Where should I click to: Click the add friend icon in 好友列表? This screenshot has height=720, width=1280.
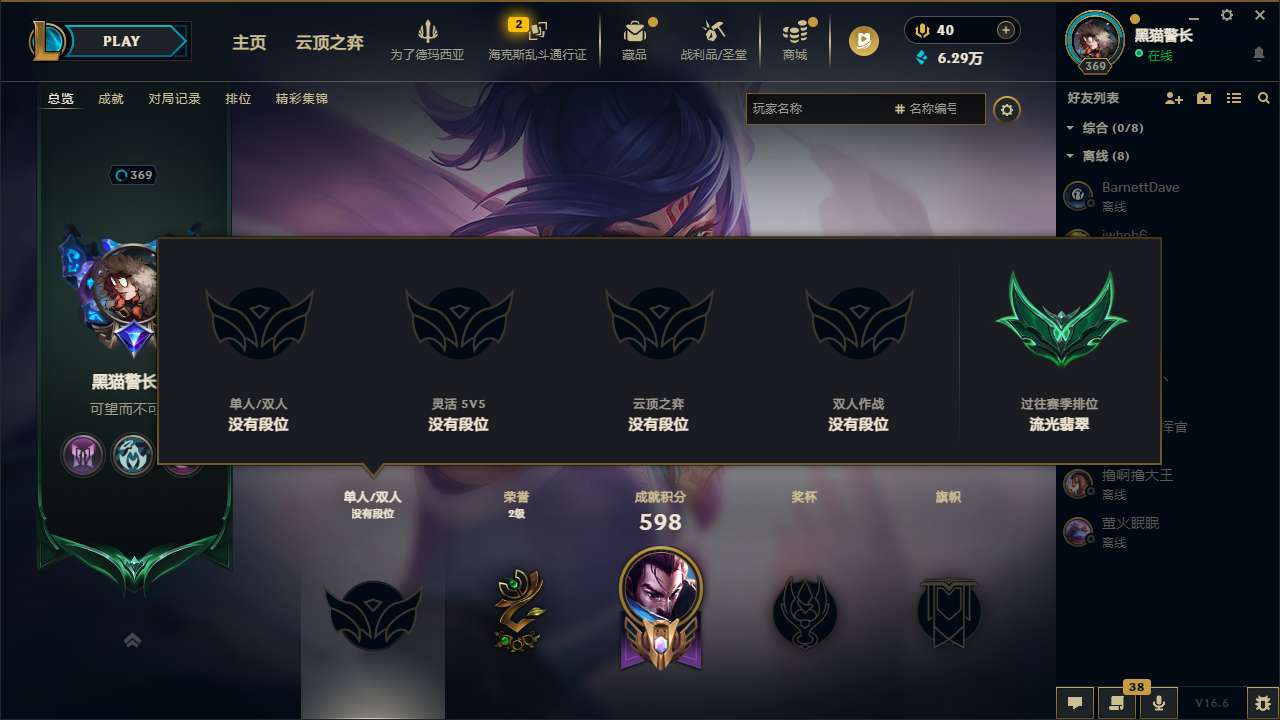click(x=1172, y=98)
